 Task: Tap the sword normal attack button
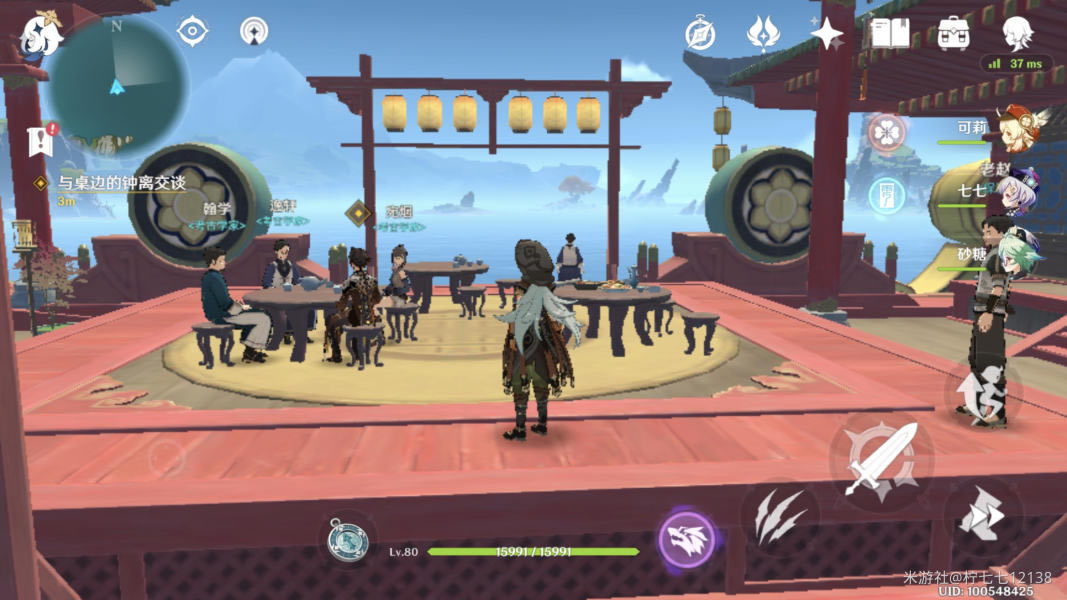(881, 460)
